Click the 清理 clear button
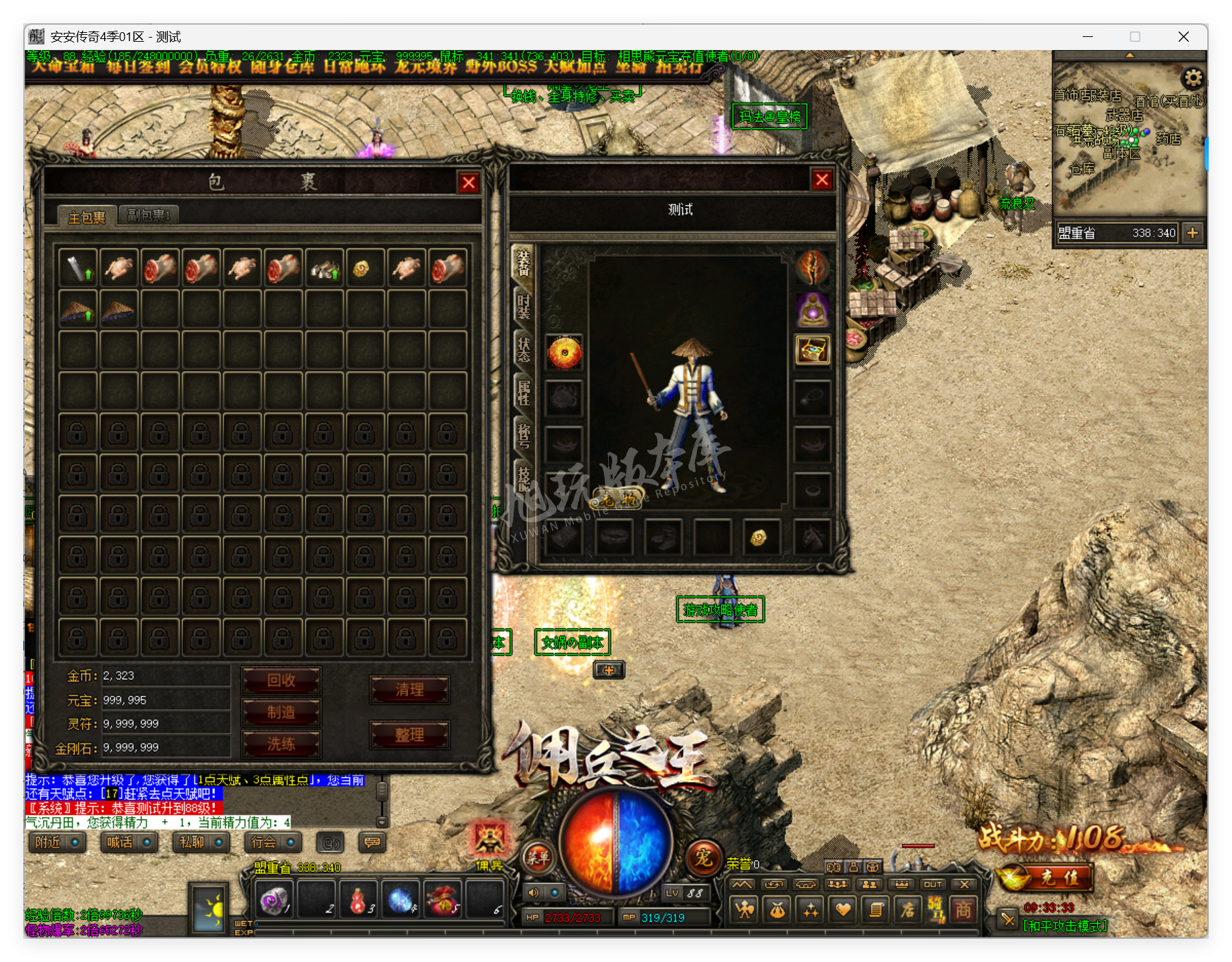This screenshot has height=962, width=1232. [410, 689]
